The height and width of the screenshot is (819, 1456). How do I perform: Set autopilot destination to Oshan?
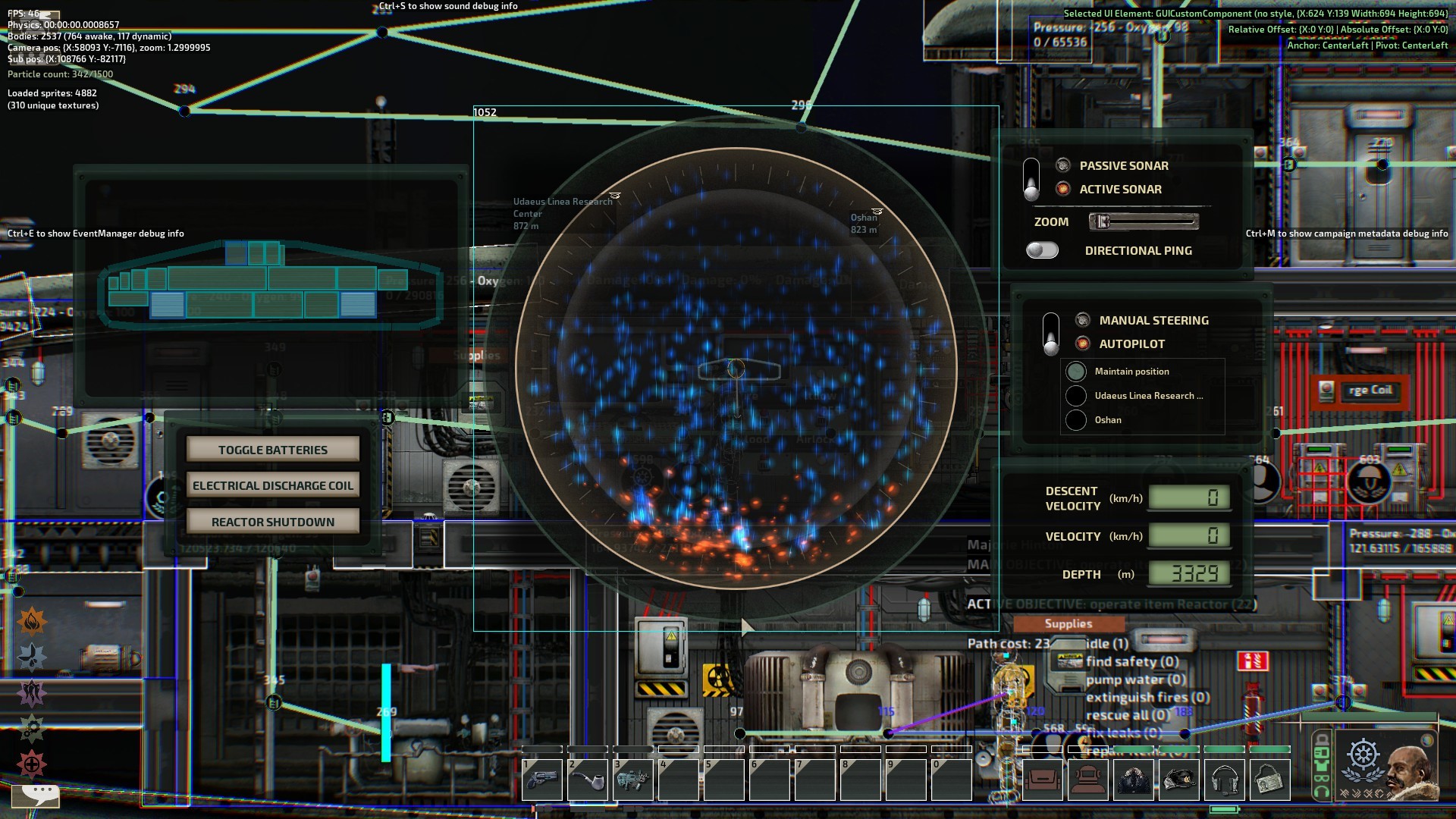(1076, 420)
